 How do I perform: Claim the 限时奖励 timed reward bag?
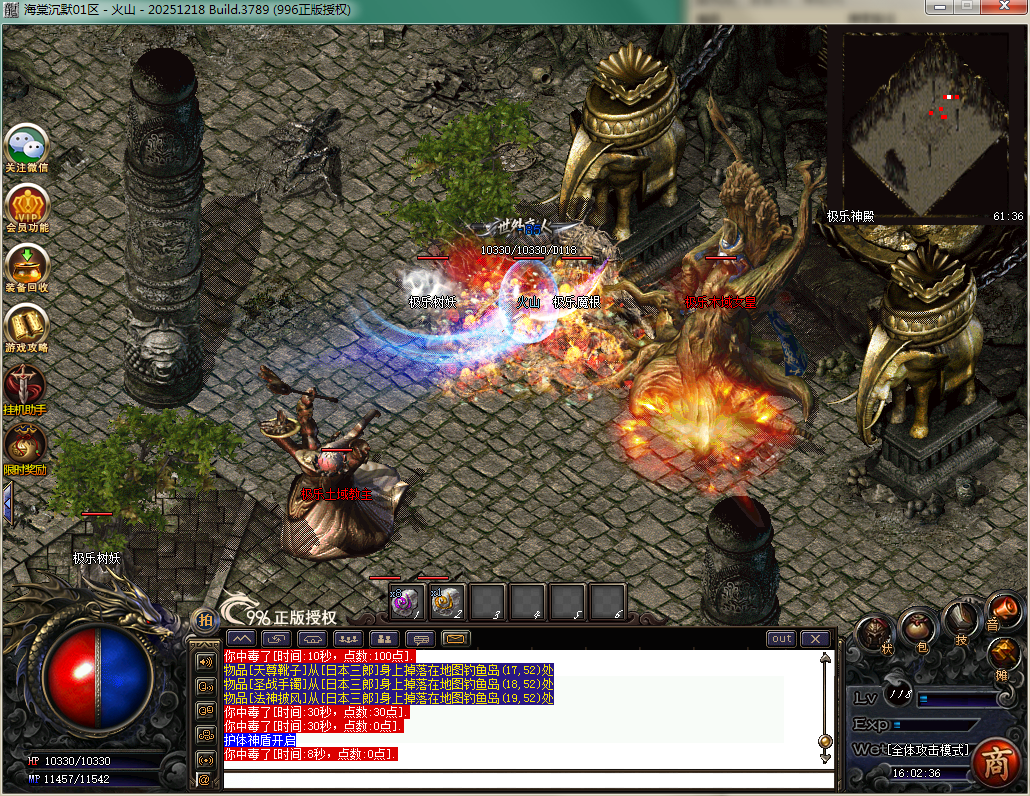[x=25, y=445]
